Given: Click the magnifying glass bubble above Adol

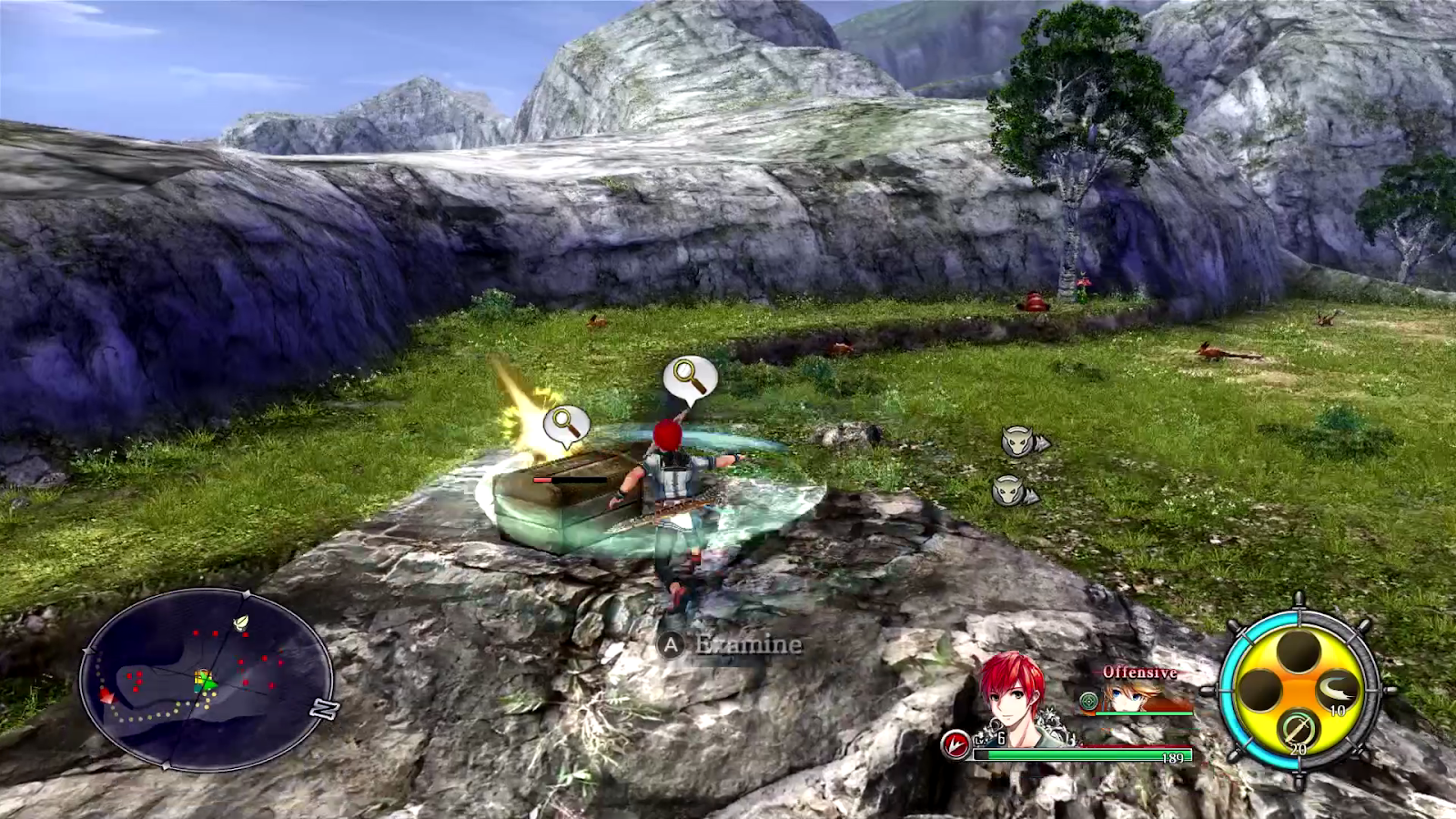Looking at the screenshot, I should [x=689, y=378].
